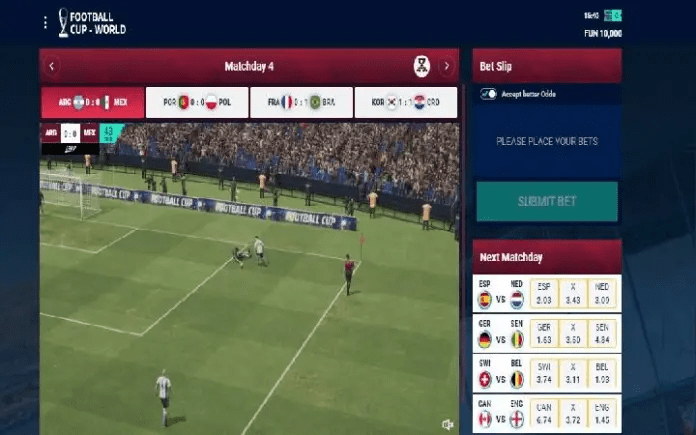The height and width of the screenshot is (435, 696).
Task: Pick the draw in ESP vs NED
Action: (x=572, y=294)
